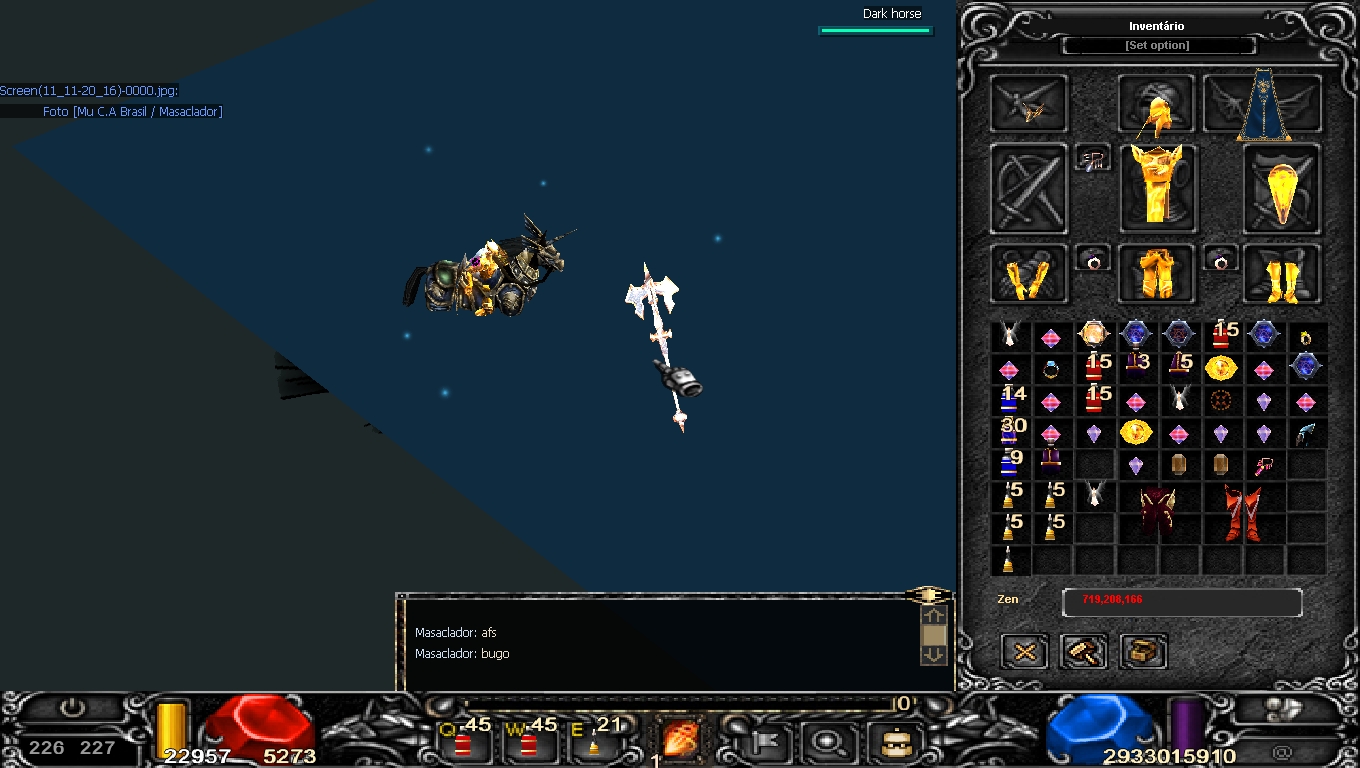Open the magnifying glass button on the bottom bar
The width and height of the screenshot is (1360, 768).
click(x=826, y=742)
